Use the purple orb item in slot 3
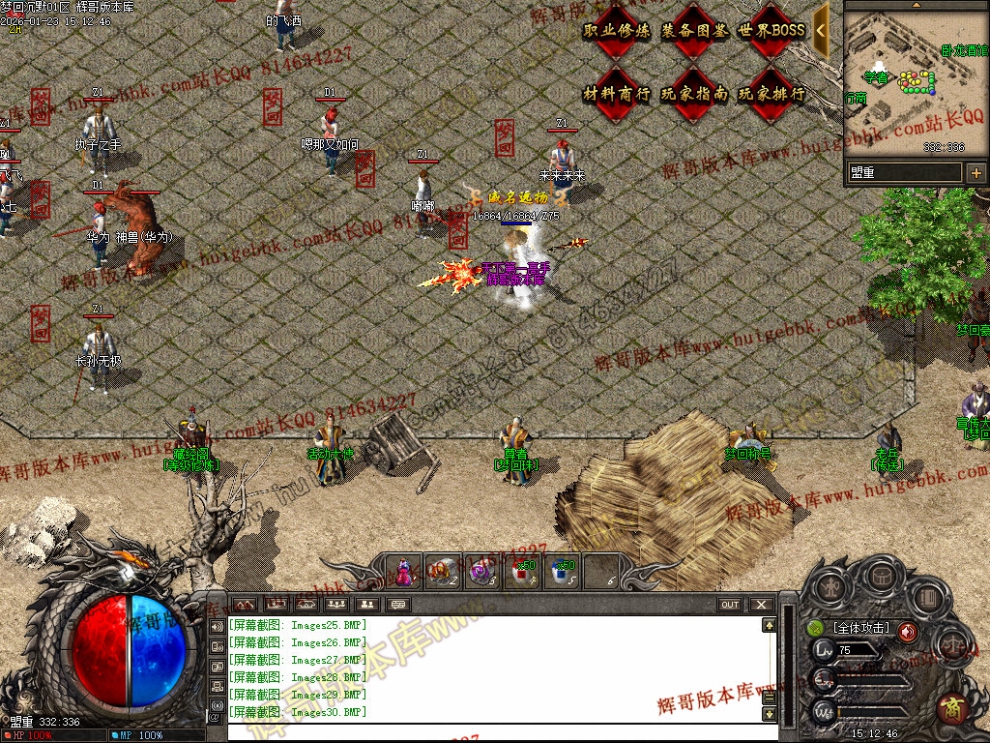This screenshot has width=990, height=743. (x=482, y=571)
